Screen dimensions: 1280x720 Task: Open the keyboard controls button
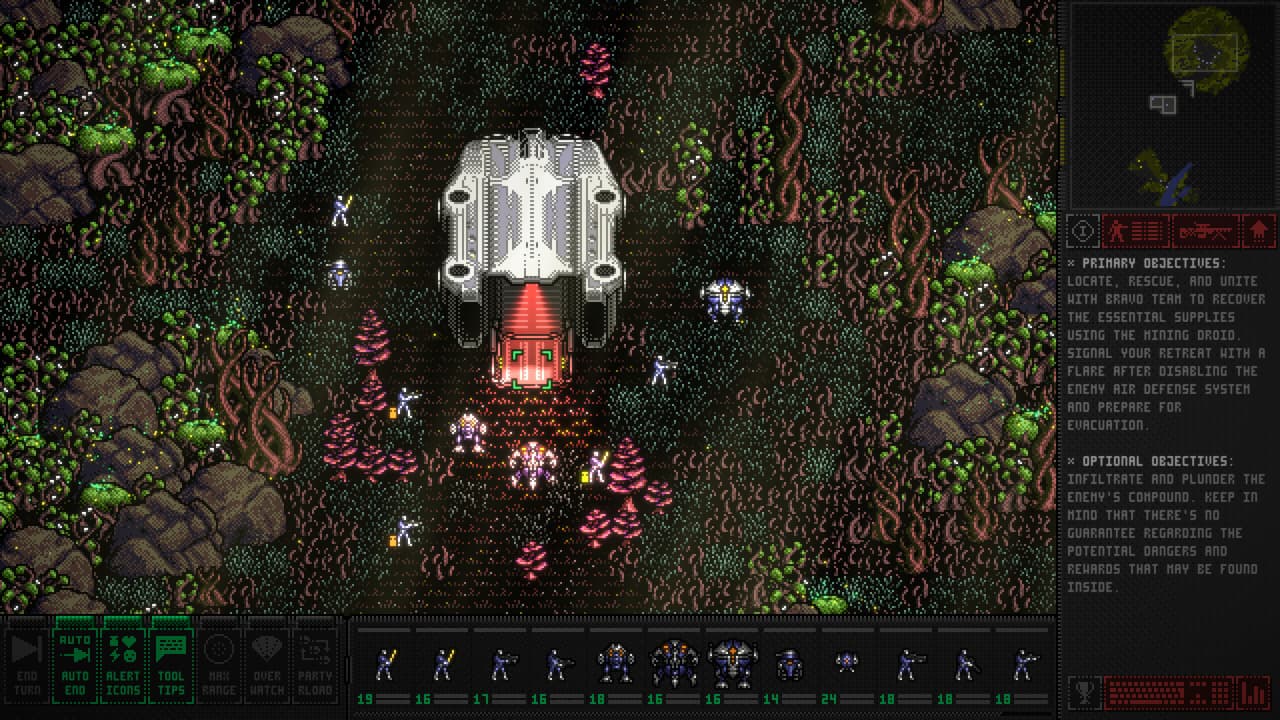(1167, 692)
